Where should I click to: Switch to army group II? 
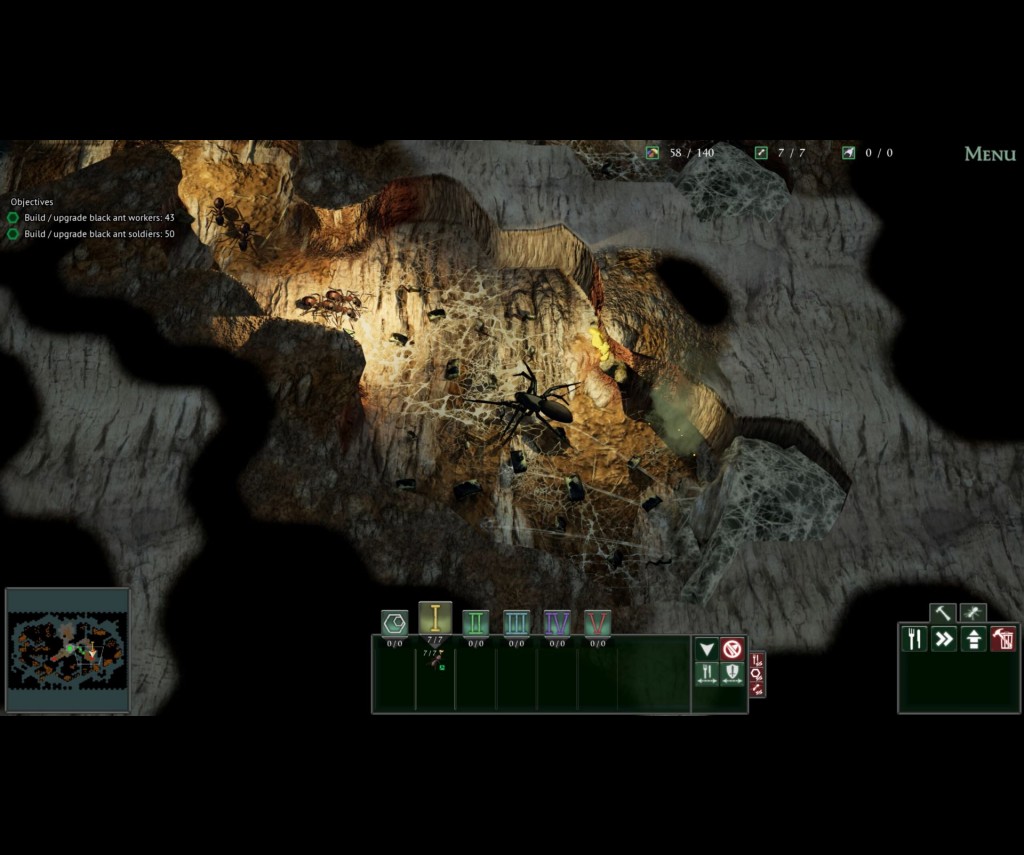476,623
